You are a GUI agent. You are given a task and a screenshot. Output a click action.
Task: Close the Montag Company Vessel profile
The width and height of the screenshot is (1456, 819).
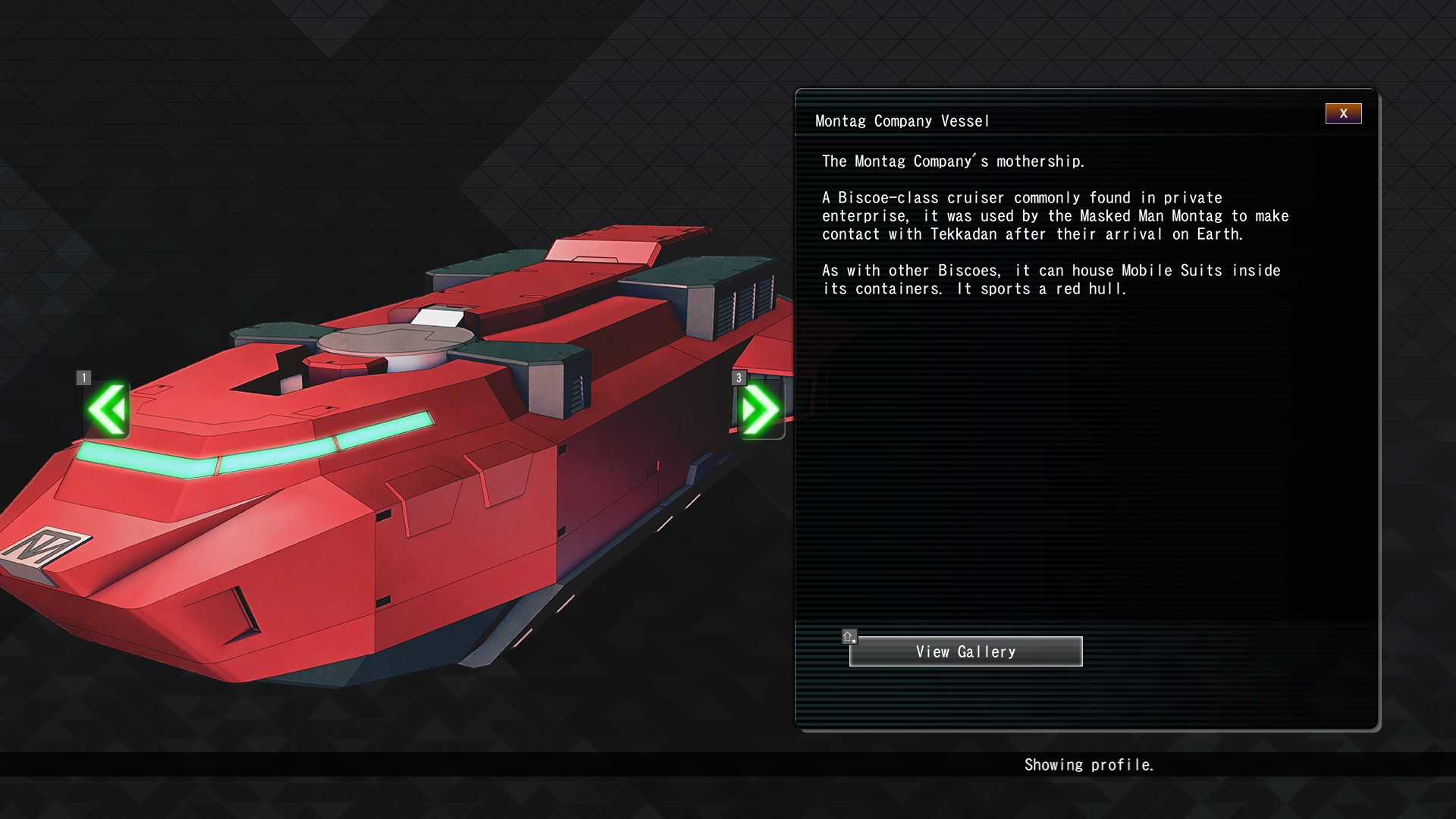[1343, 114]
